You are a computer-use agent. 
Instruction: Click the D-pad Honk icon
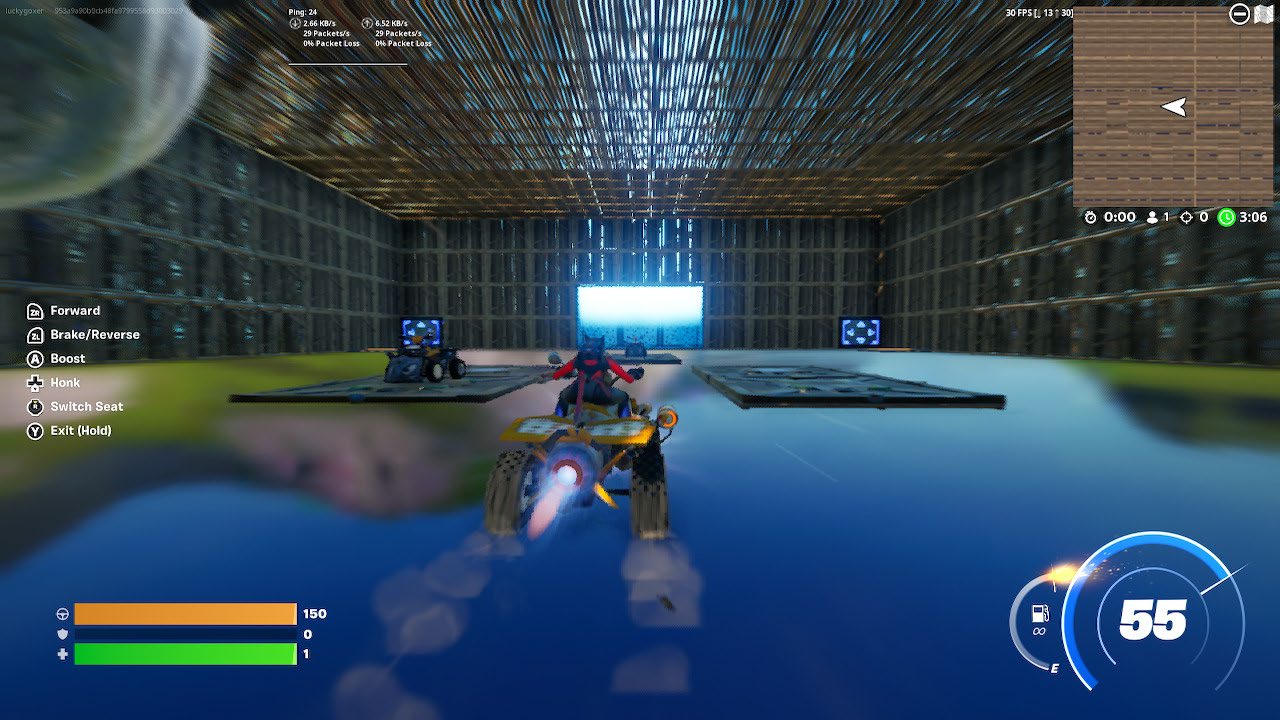(34, 382)
